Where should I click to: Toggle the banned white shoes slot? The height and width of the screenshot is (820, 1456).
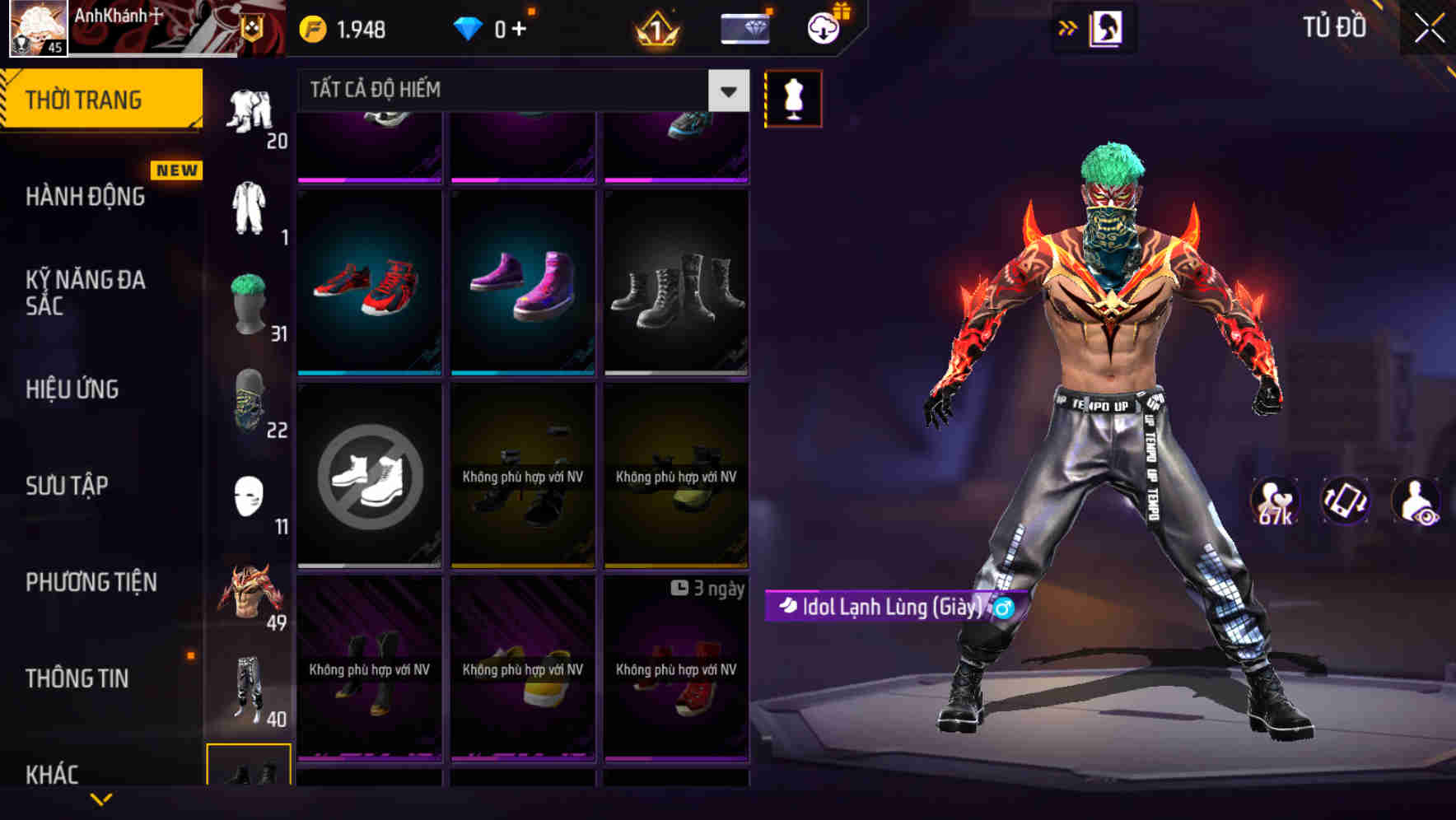point(369,478)
